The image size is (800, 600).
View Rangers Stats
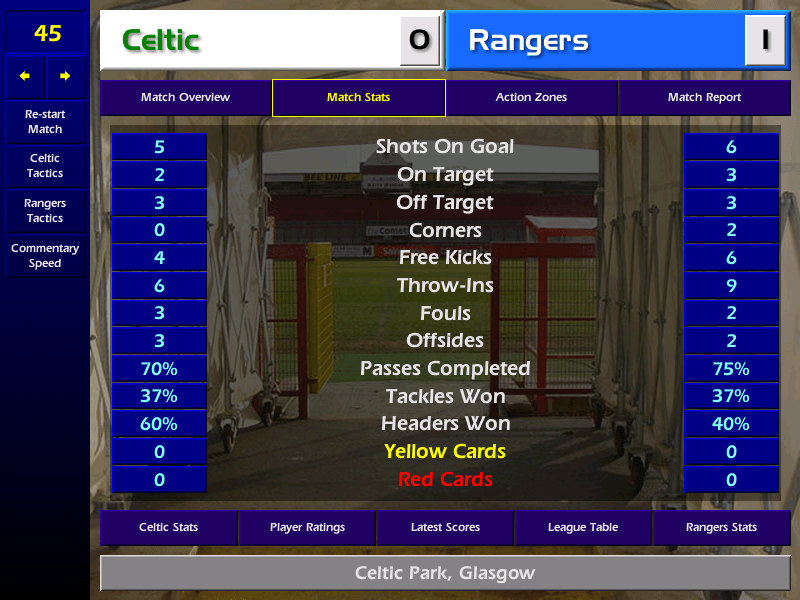click(721, 527)
